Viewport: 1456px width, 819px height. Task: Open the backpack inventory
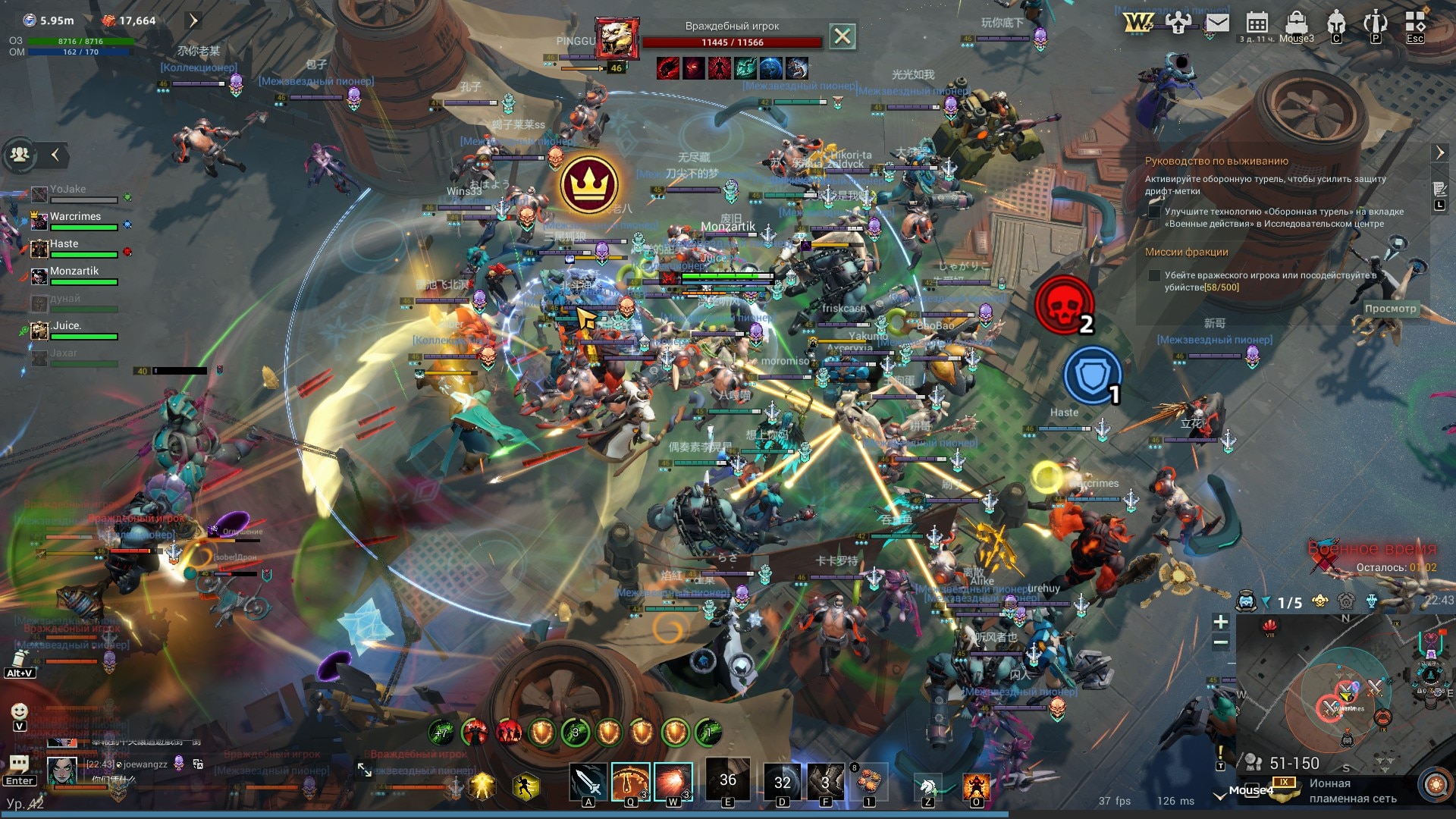(x=1297, y=23)
